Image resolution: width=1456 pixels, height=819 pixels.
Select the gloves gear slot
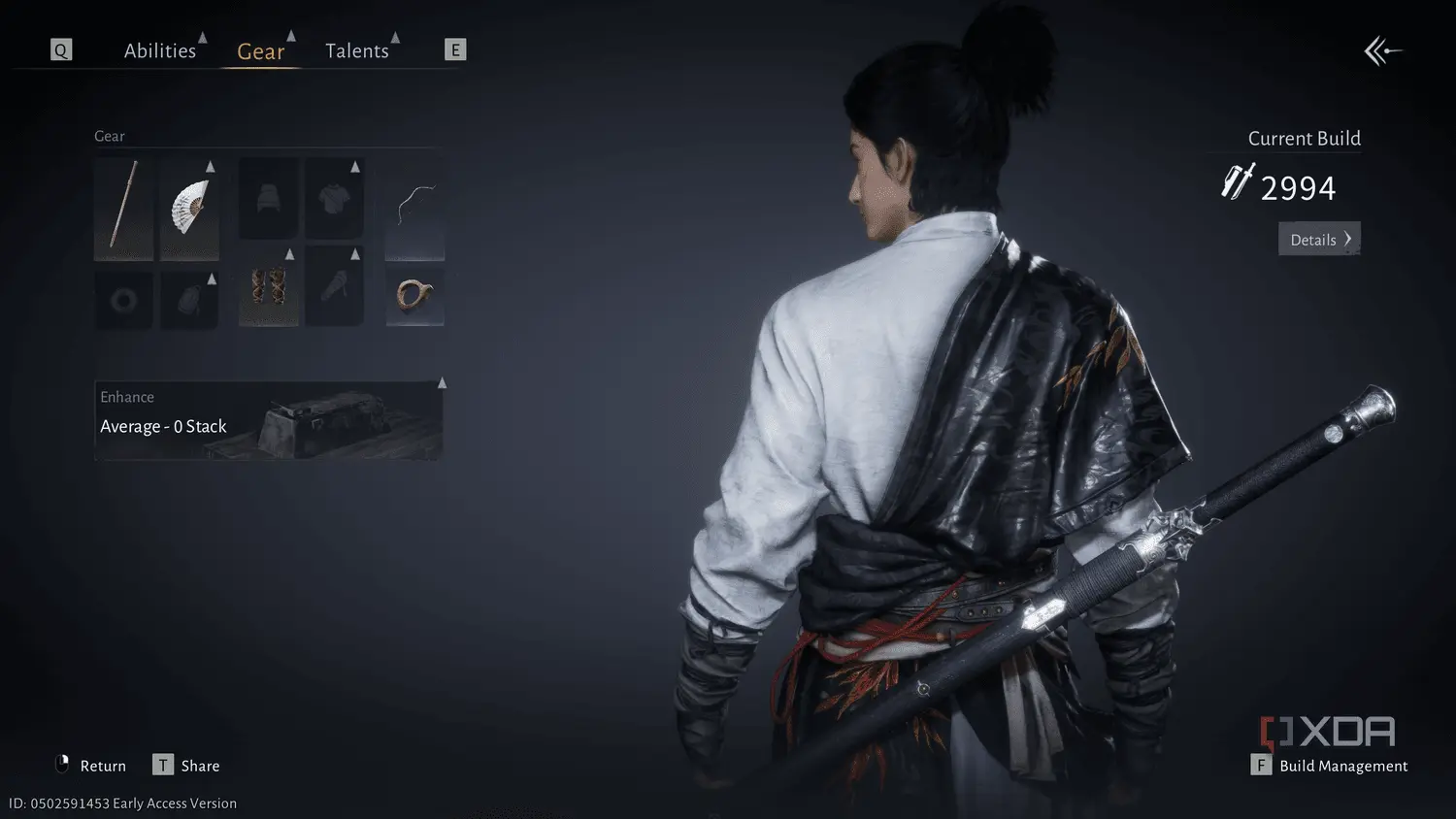334,285
